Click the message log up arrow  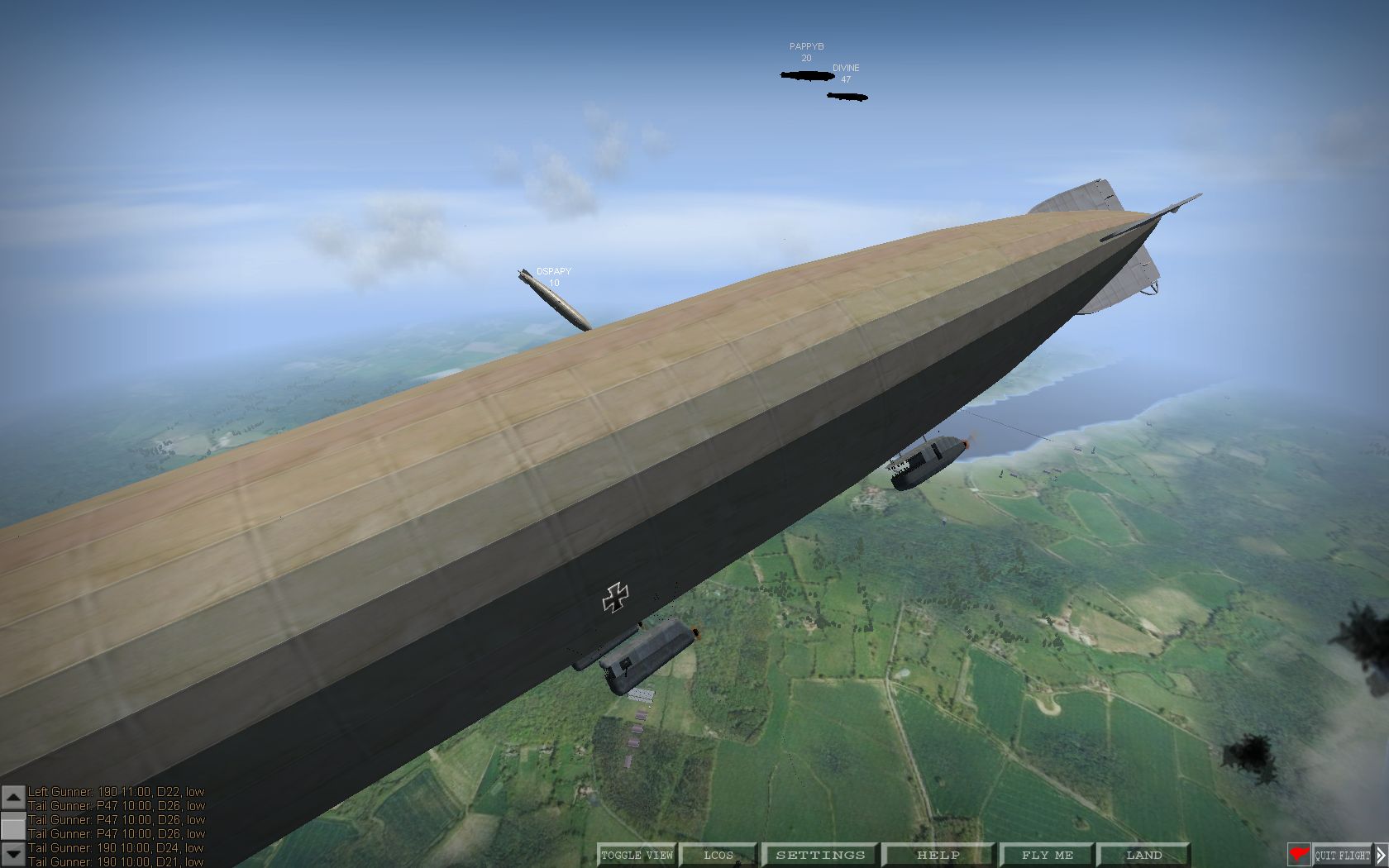[x=13, y=796]
